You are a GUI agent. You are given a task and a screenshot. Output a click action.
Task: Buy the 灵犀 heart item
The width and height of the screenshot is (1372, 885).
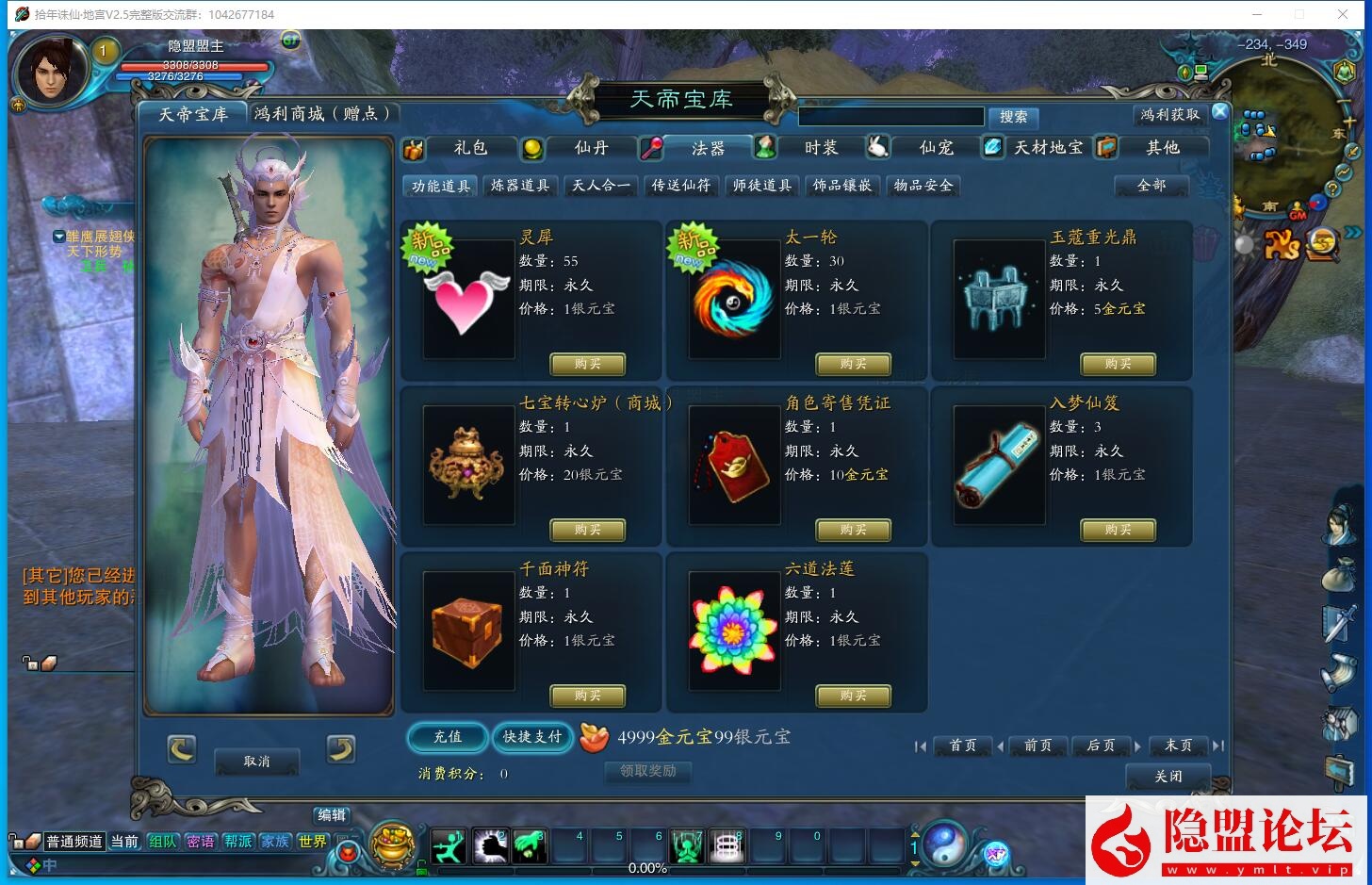587,364
